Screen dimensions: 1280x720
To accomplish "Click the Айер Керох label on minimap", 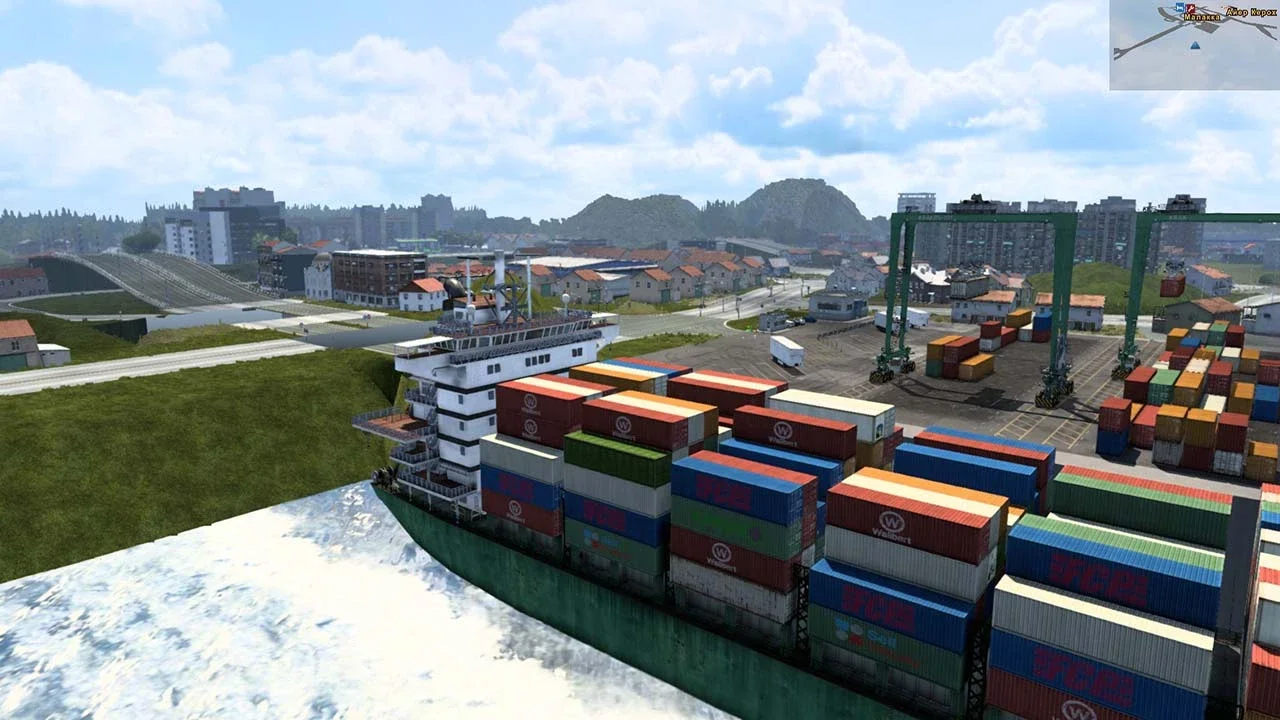I will 1250,12.
